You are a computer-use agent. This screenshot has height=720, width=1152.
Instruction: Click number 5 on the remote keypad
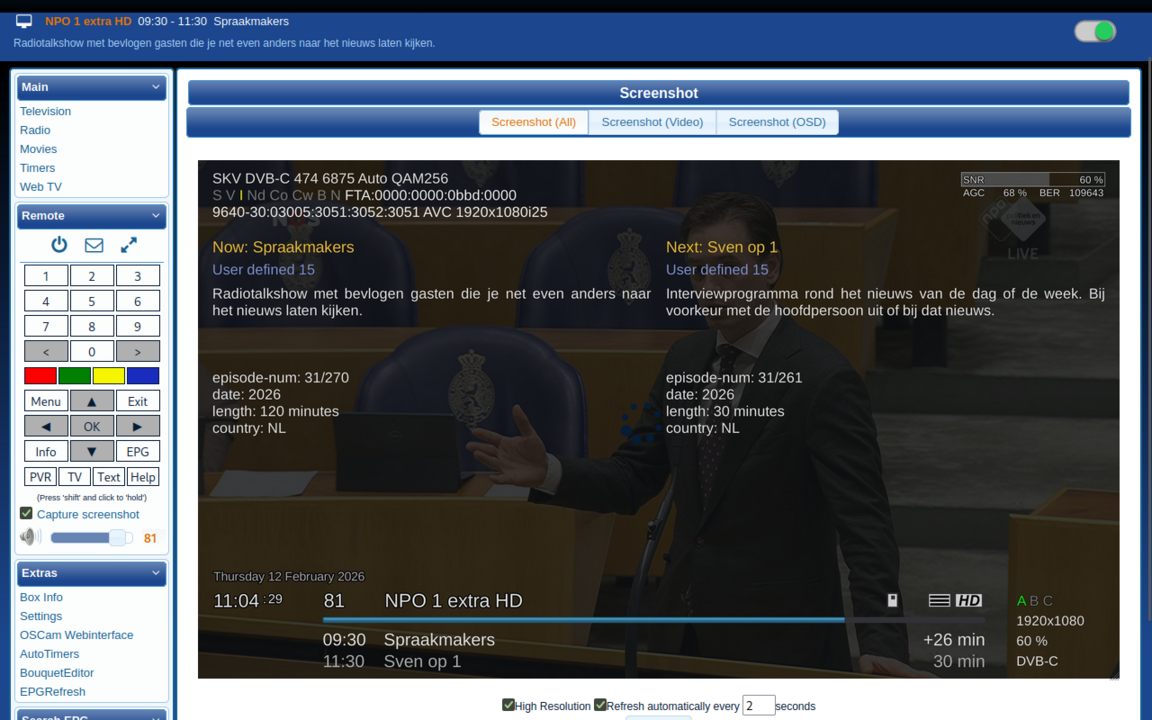pyautogui.click(x=92, y=301)
